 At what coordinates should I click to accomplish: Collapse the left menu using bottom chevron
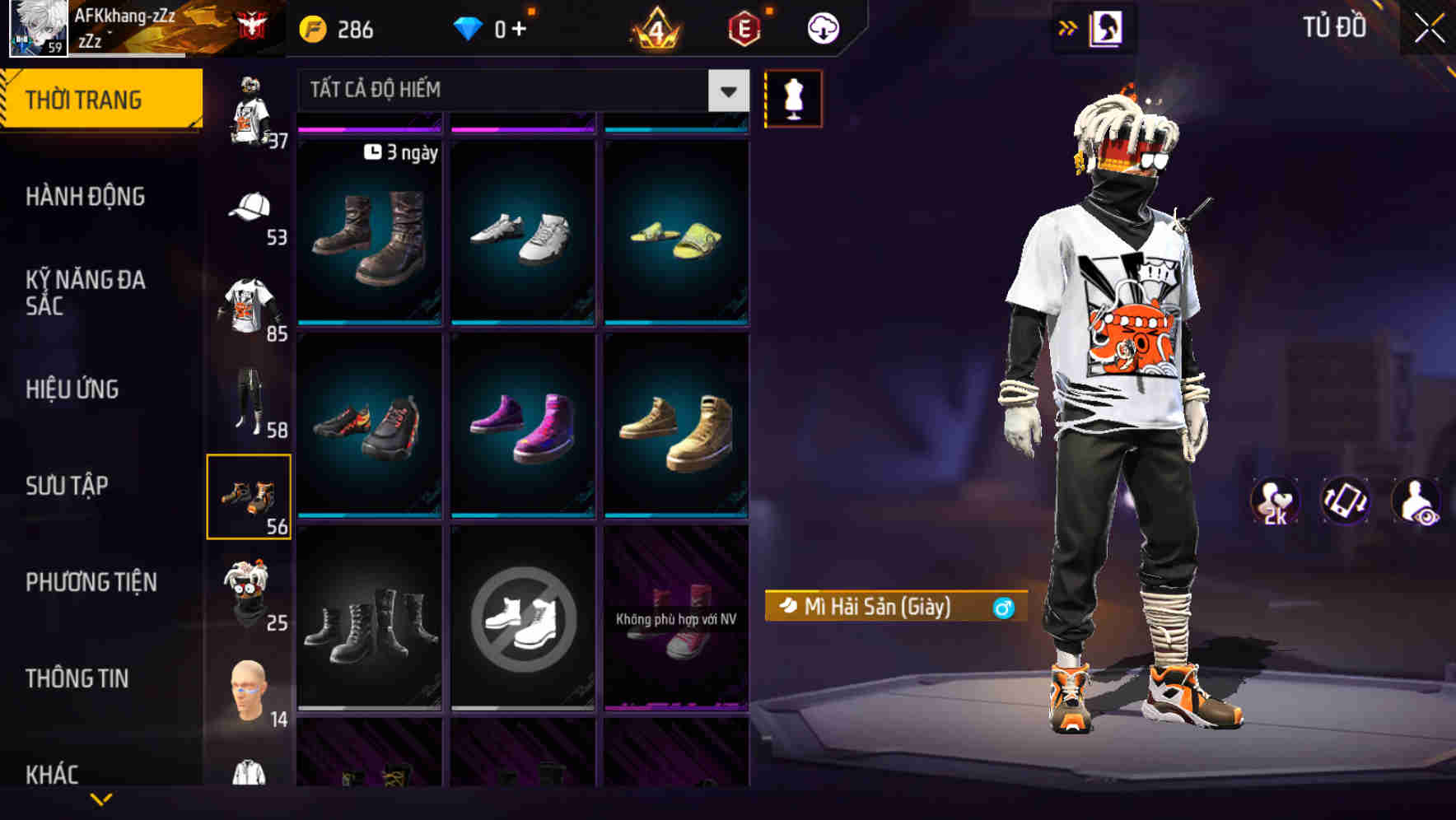pyautogui.click(x=101, y=796)
